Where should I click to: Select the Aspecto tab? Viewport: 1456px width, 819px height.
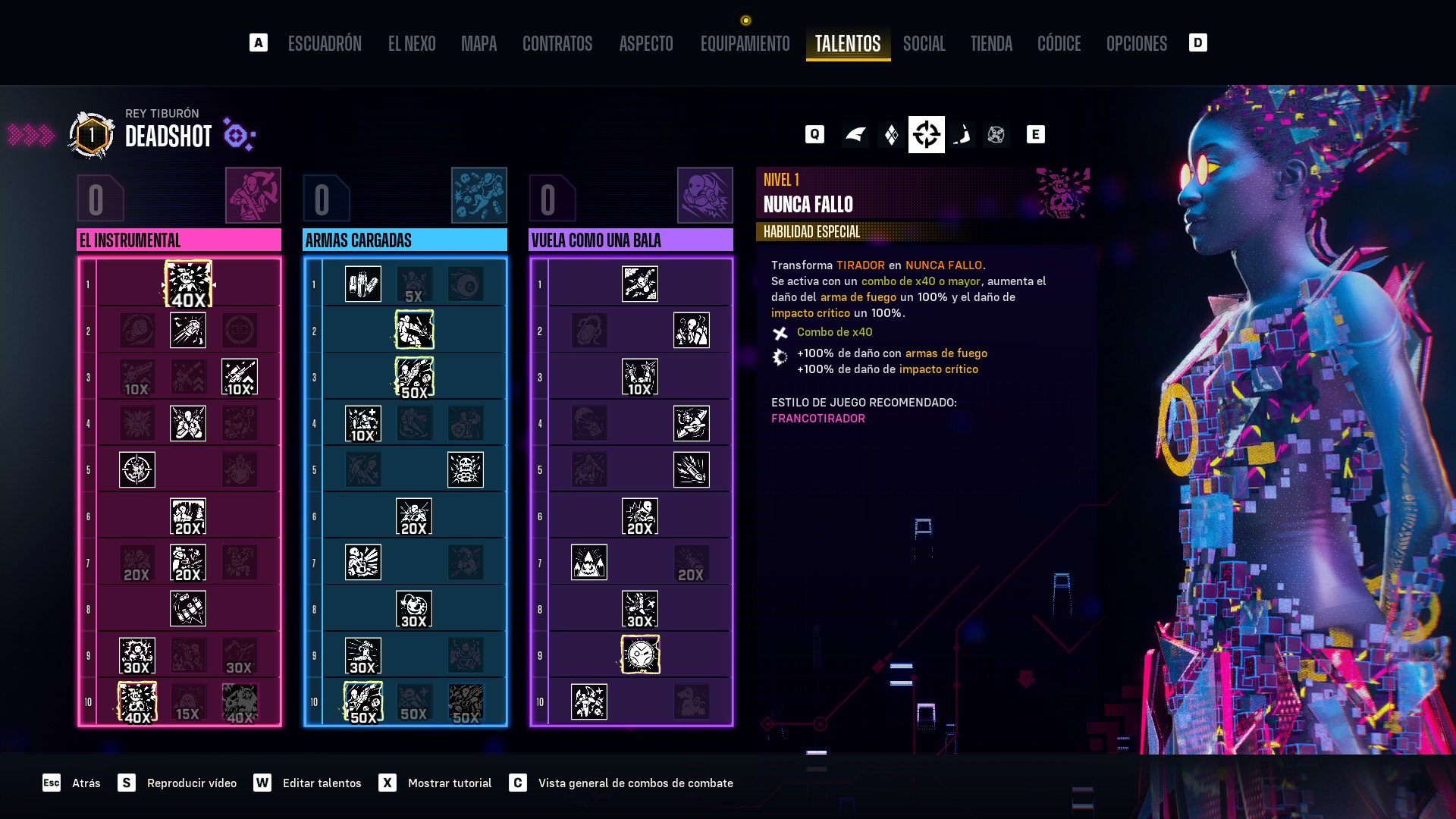[x=646, y=43]
